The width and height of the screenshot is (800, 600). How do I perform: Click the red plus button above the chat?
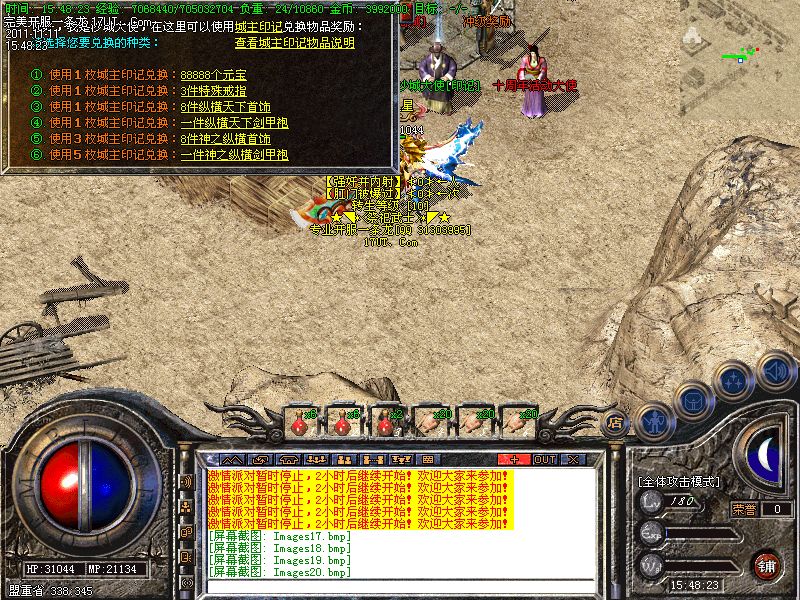click(515, 459)
